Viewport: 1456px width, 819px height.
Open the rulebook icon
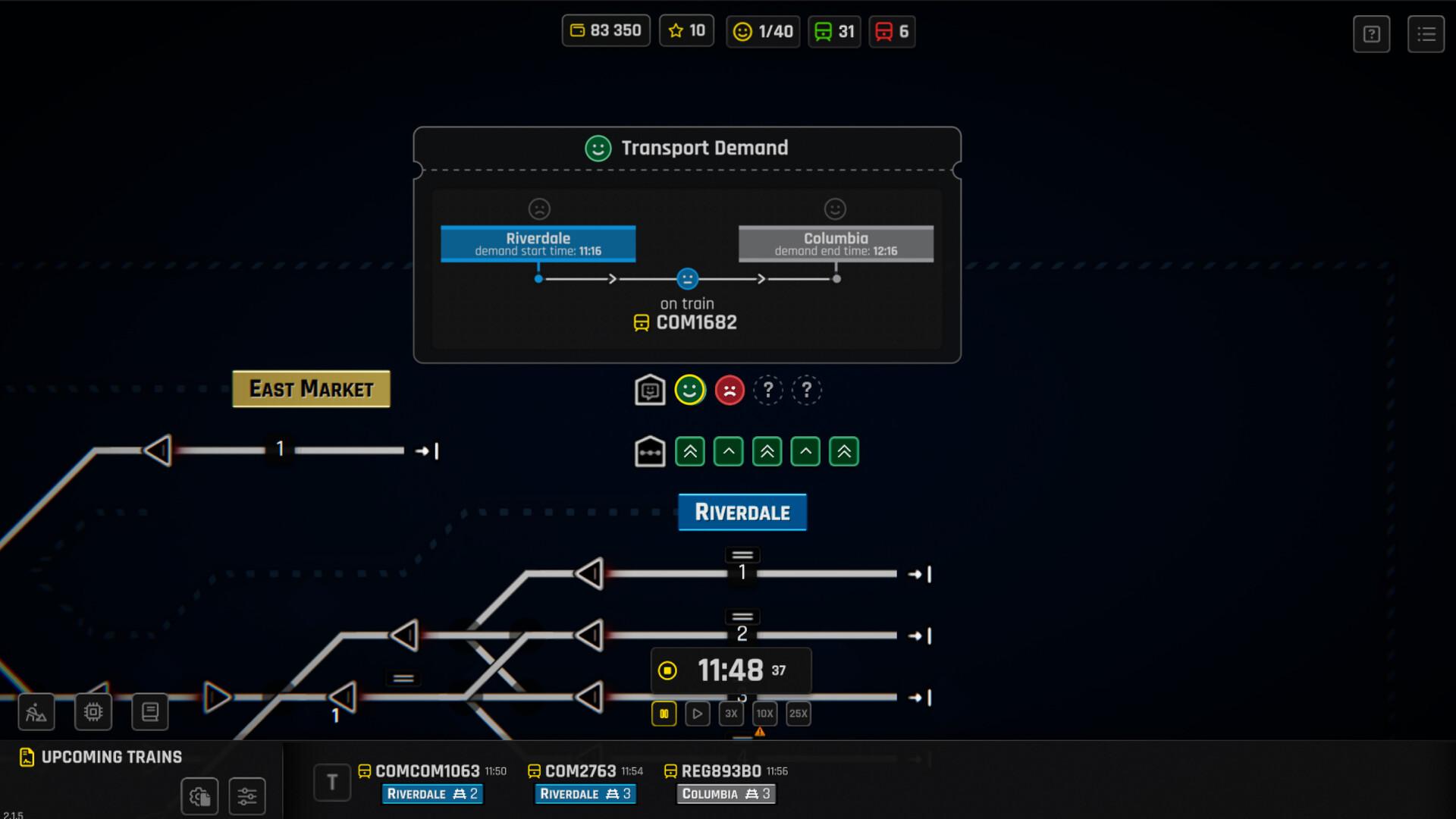(149, 711)
